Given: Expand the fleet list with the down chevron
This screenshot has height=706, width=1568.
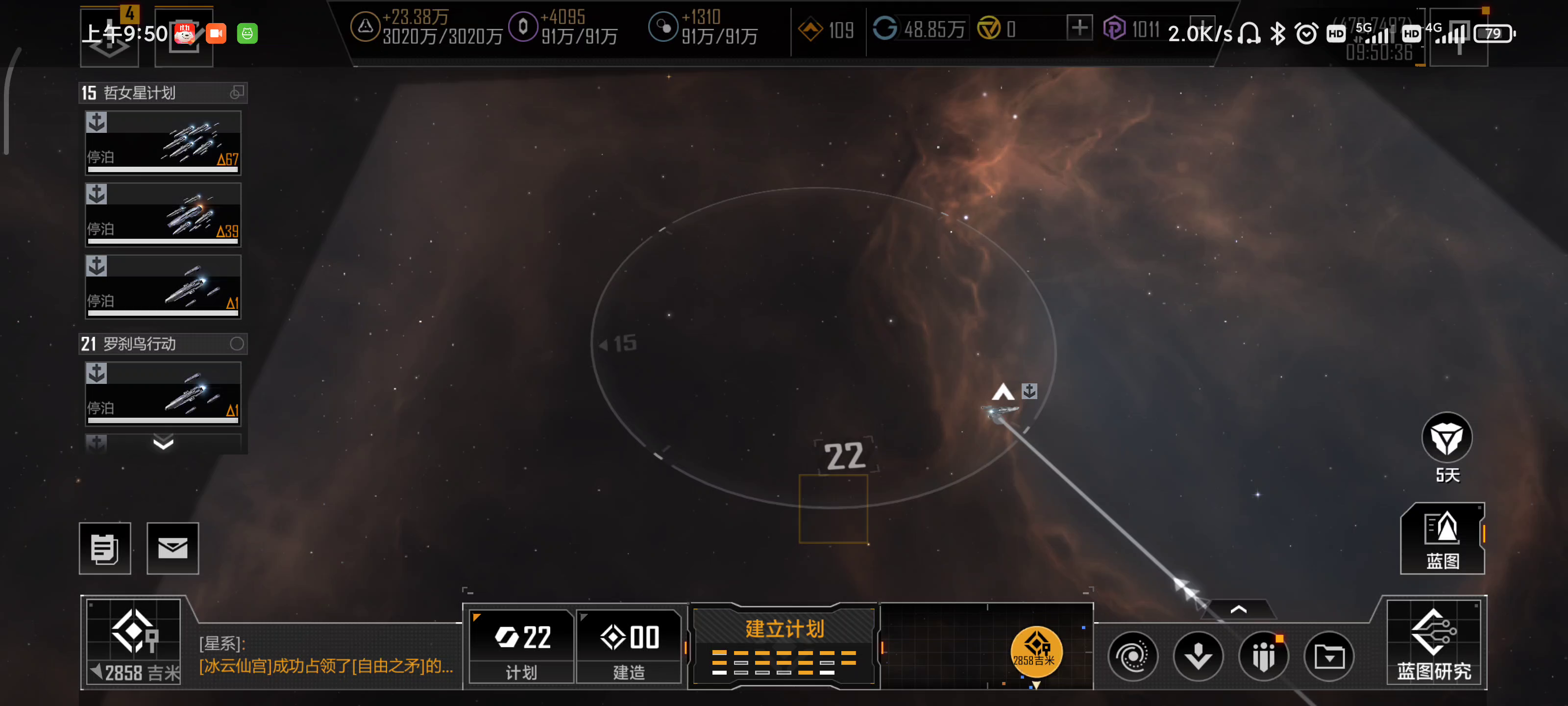Looking at the screenshot, I should tap(163, 443).
